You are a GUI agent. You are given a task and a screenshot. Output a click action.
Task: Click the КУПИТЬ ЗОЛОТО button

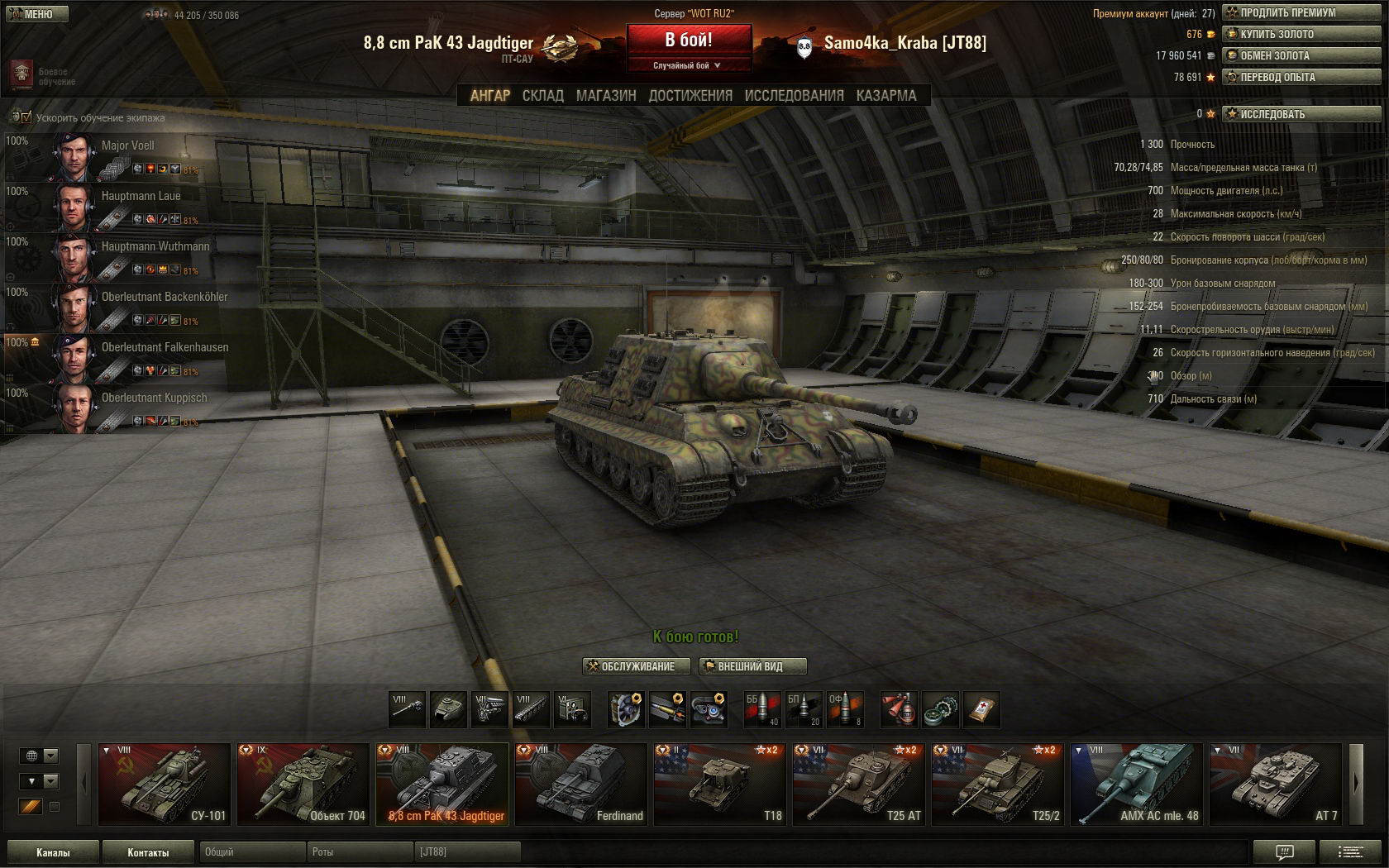(x=1290, y=34)
